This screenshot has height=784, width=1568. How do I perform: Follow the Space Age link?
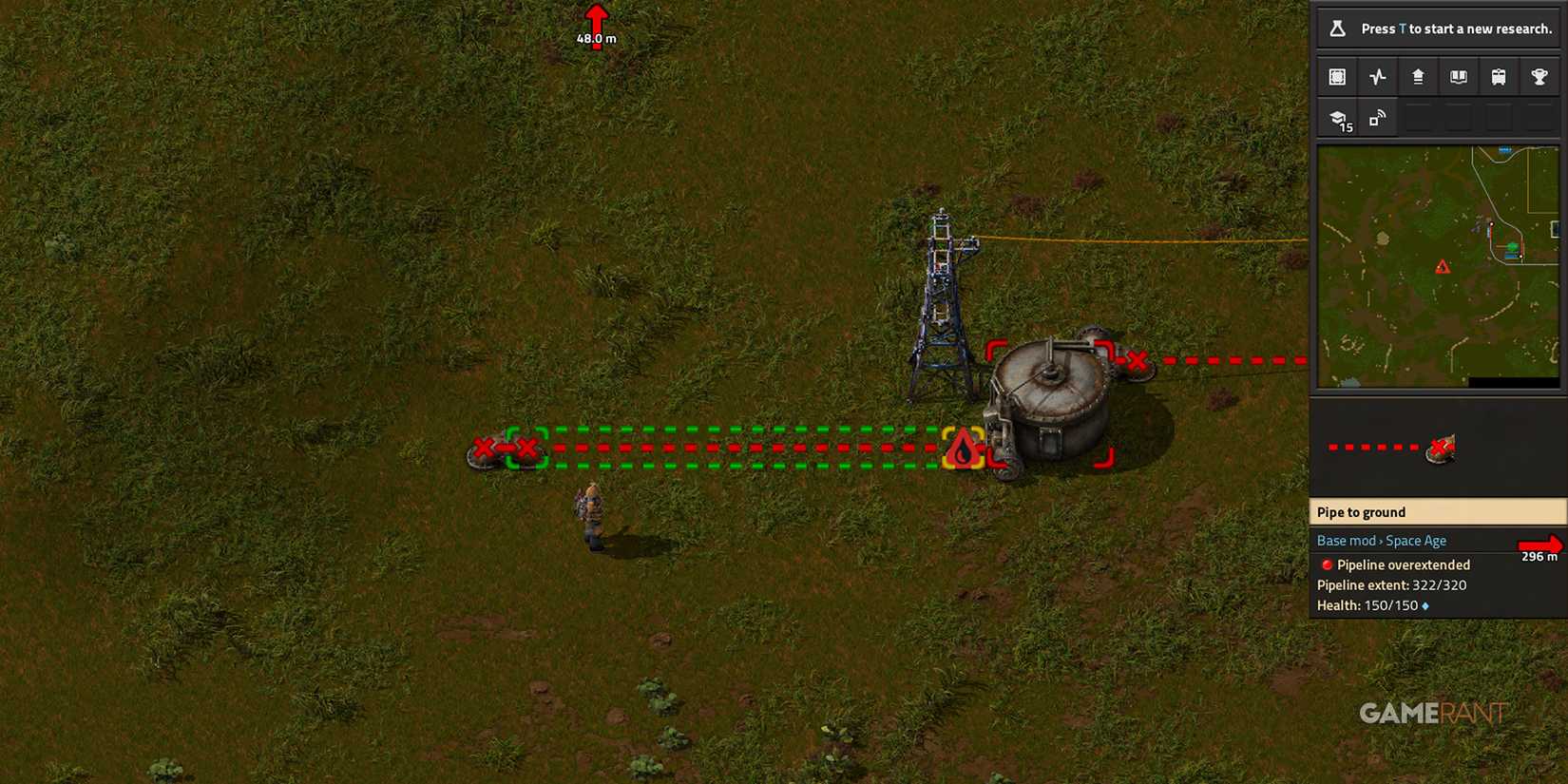pyautogui.click(x=1416, y=540)
